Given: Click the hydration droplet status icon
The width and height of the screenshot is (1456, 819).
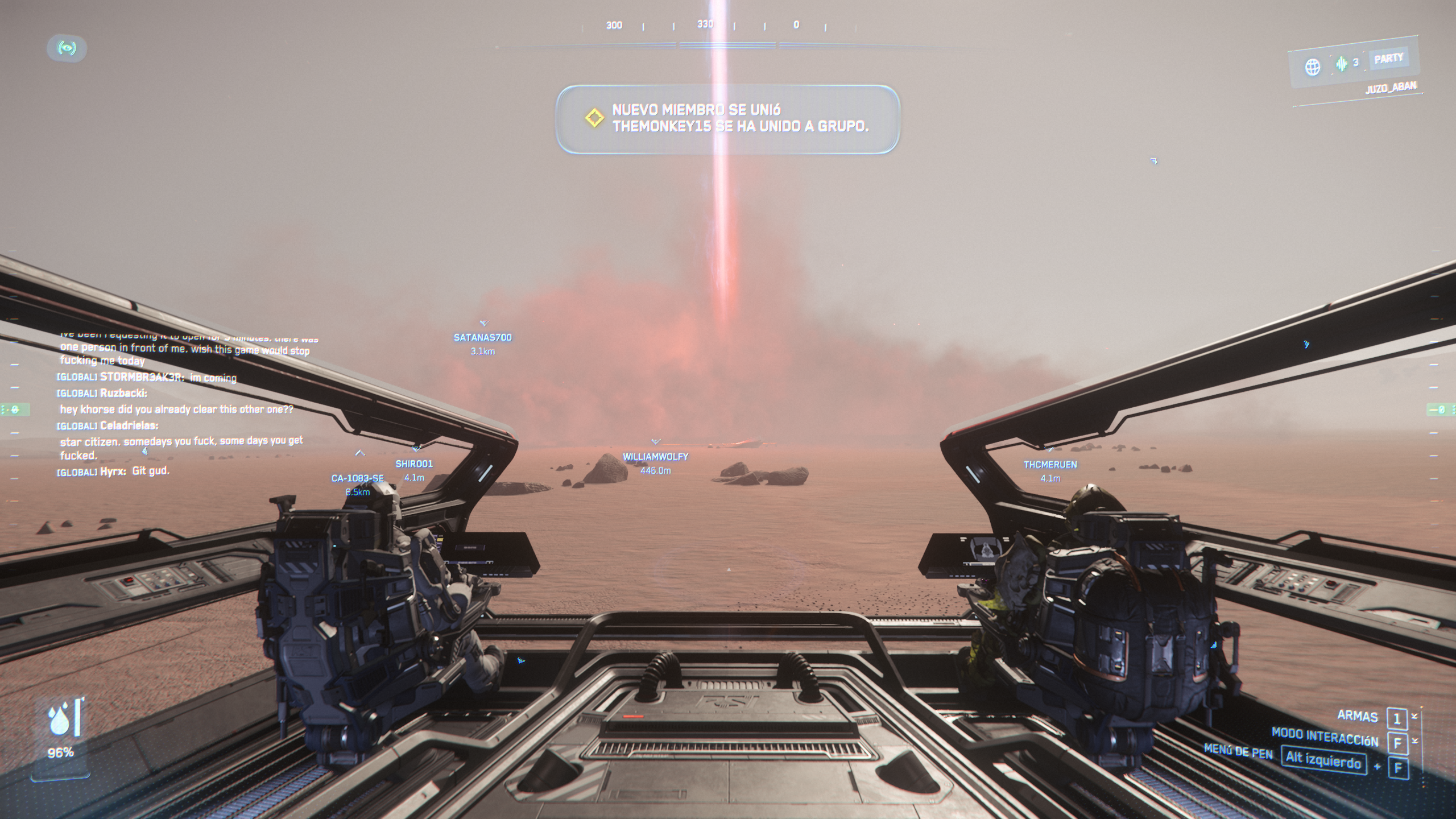Looking at the screenshot, I should coord(60,721).
